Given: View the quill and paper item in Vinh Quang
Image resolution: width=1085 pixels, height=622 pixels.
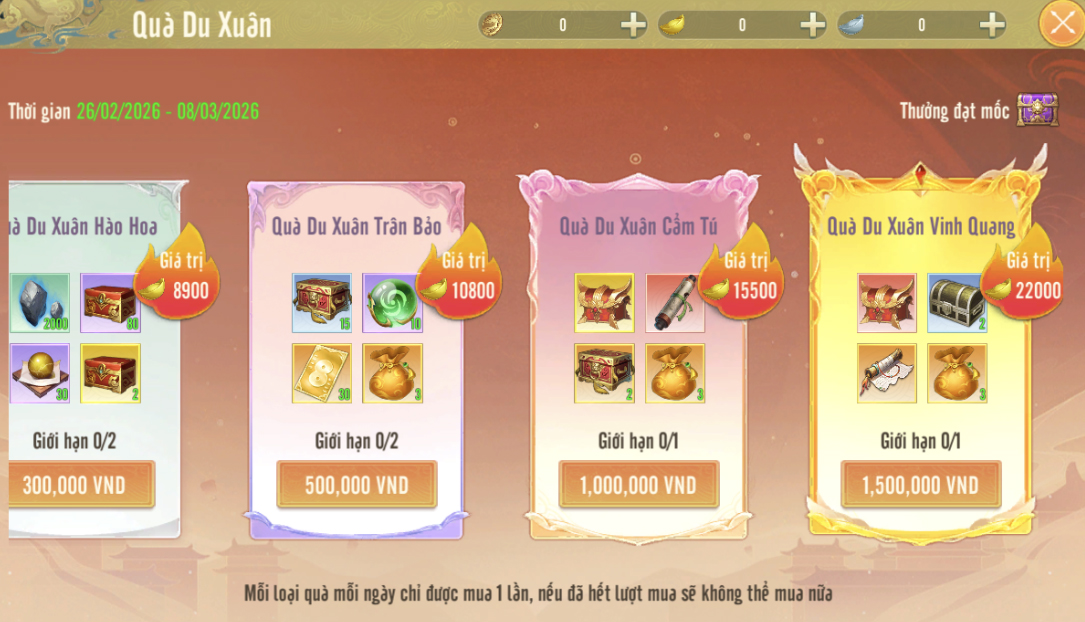Looking at the screenshot, I should click(x=887, y=373).
